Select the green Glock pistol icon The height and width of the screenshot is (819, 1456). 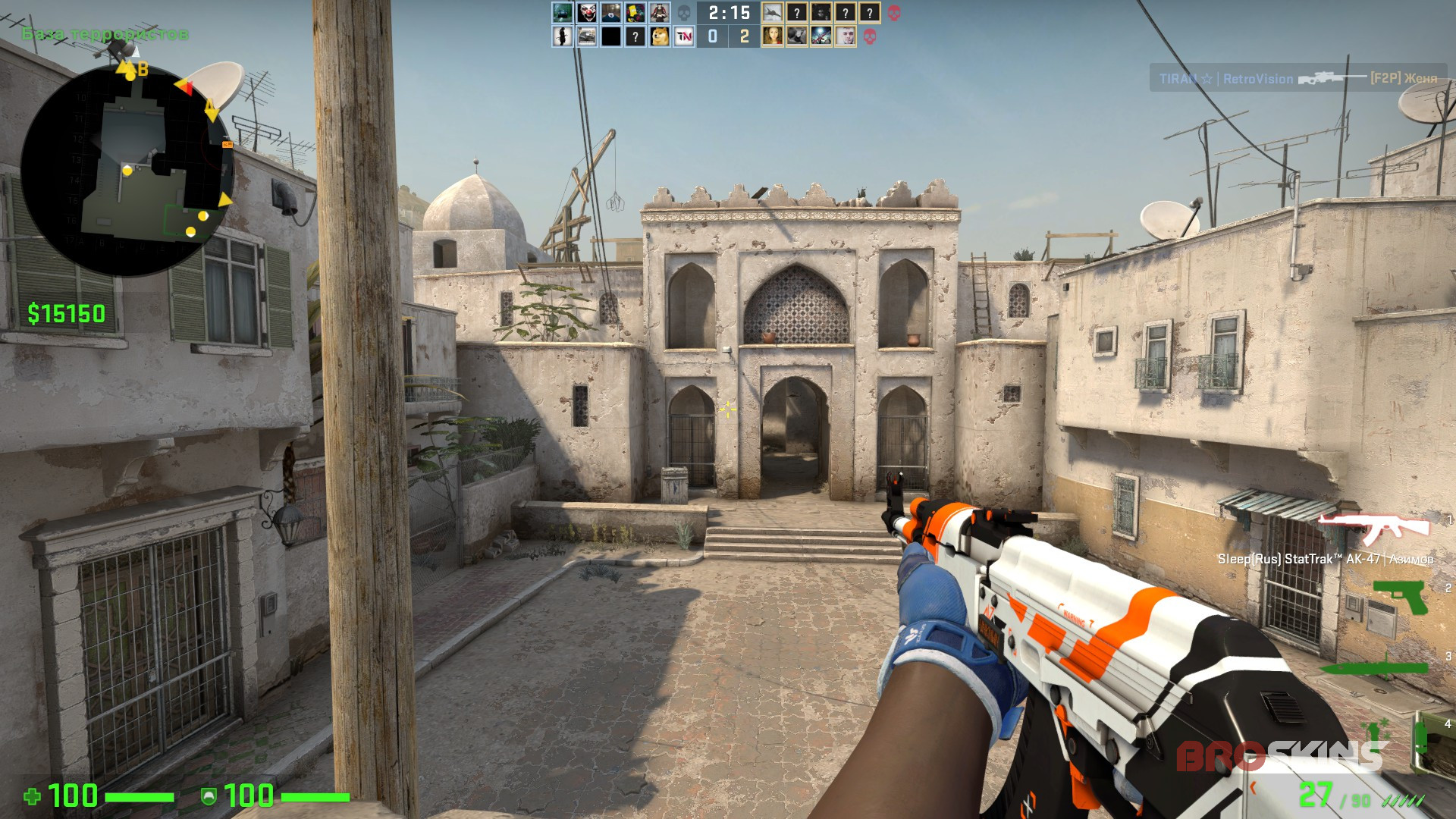pos(1401,597)
